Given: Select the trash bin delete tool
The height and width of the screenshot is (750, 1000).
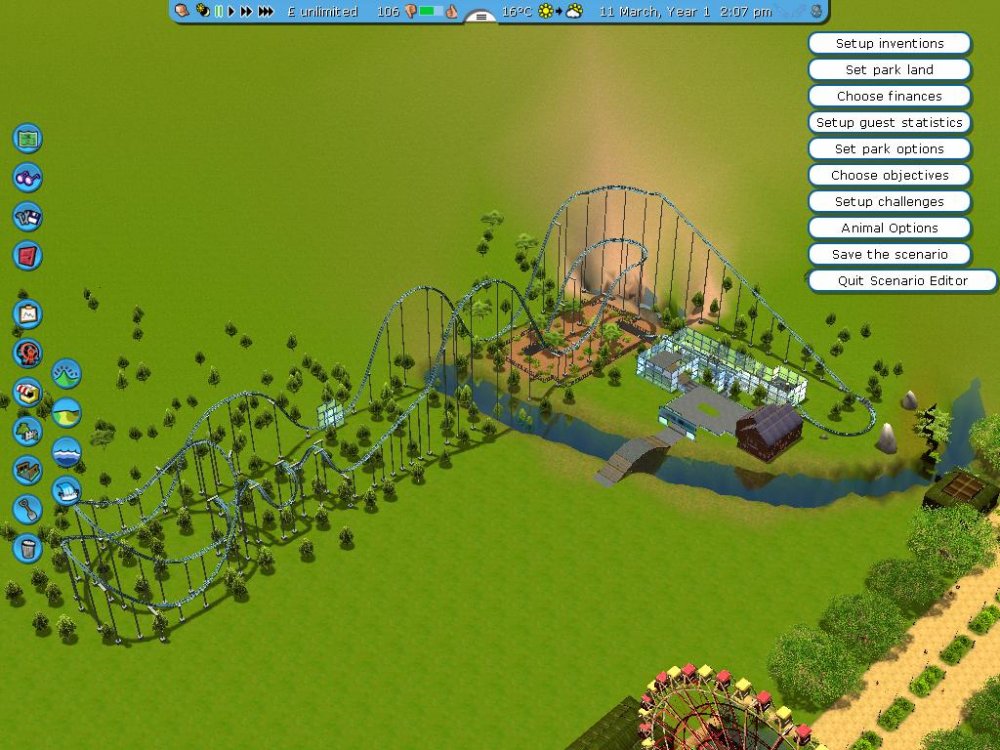Looking at the screenshot, I should point(27,547).
